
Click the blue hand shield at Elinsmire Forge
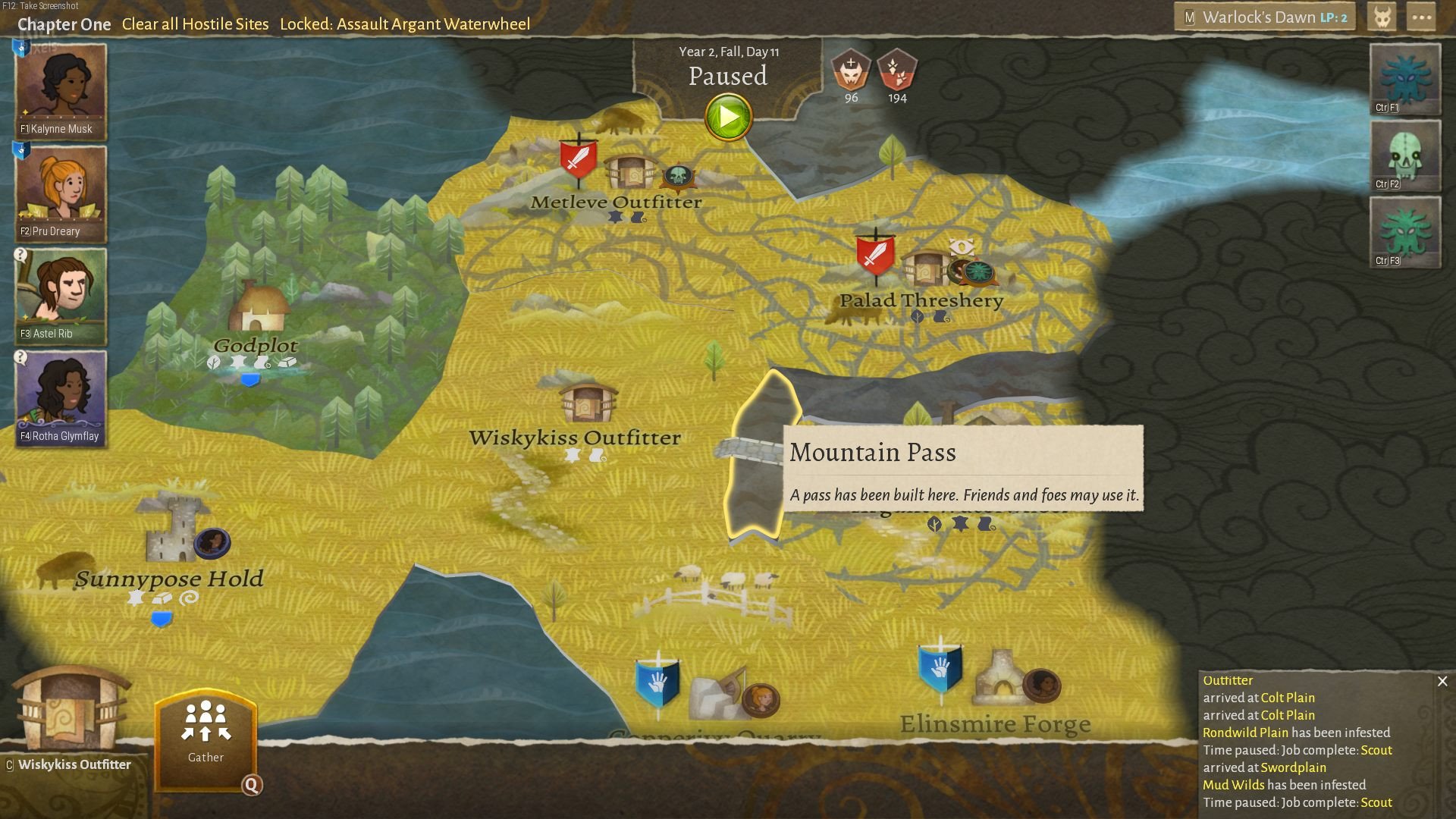click(x=940, y=667)
